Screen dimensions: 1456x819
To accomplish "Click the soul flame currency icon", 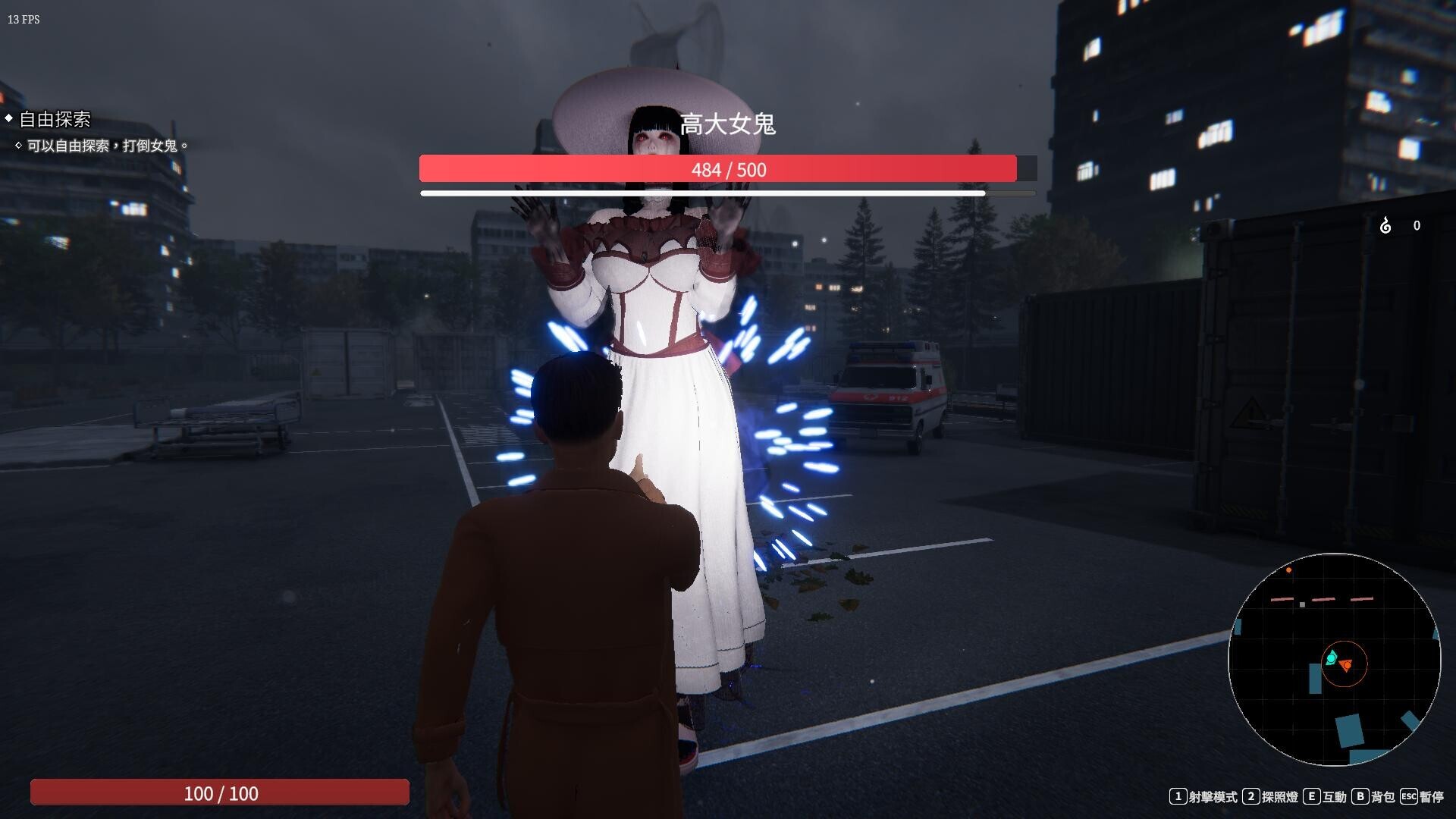I will coord(1385,225).
